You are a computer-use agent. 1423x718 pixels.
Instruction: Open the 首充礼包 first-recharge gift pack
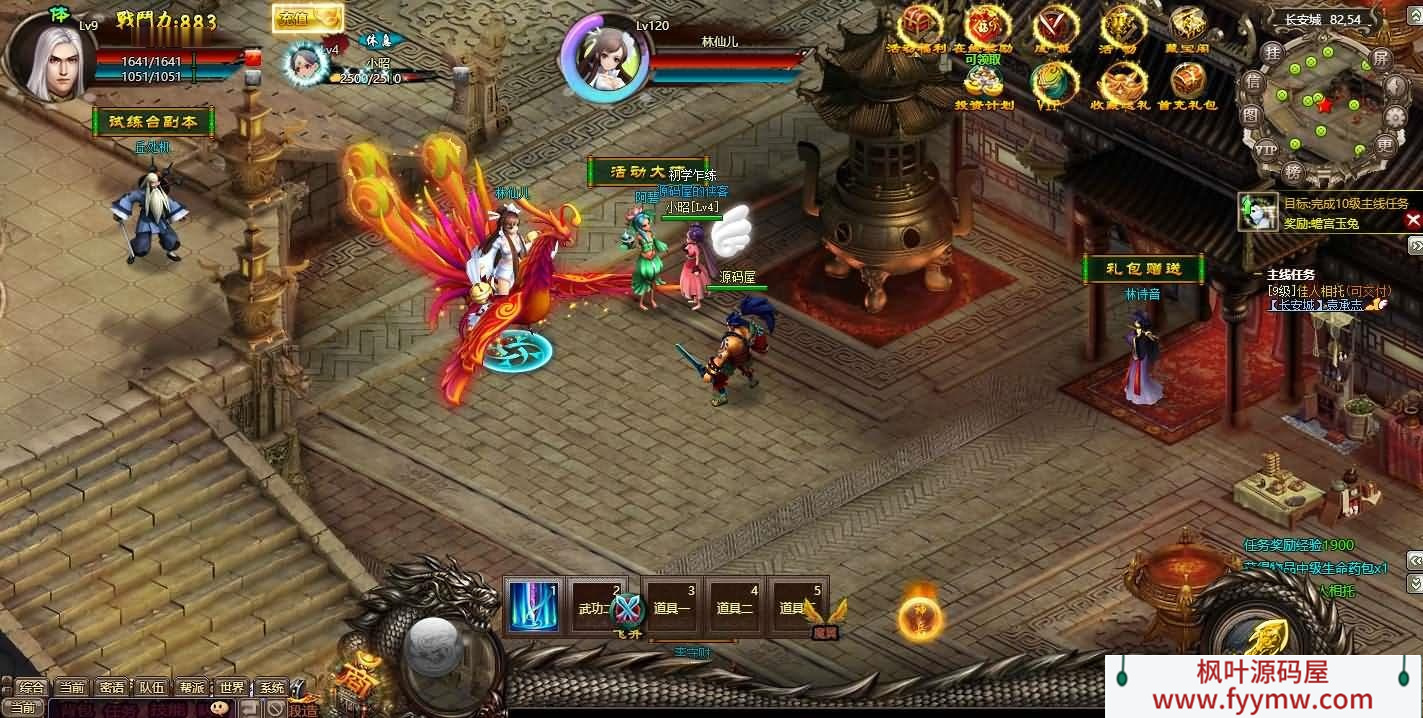1188,84
